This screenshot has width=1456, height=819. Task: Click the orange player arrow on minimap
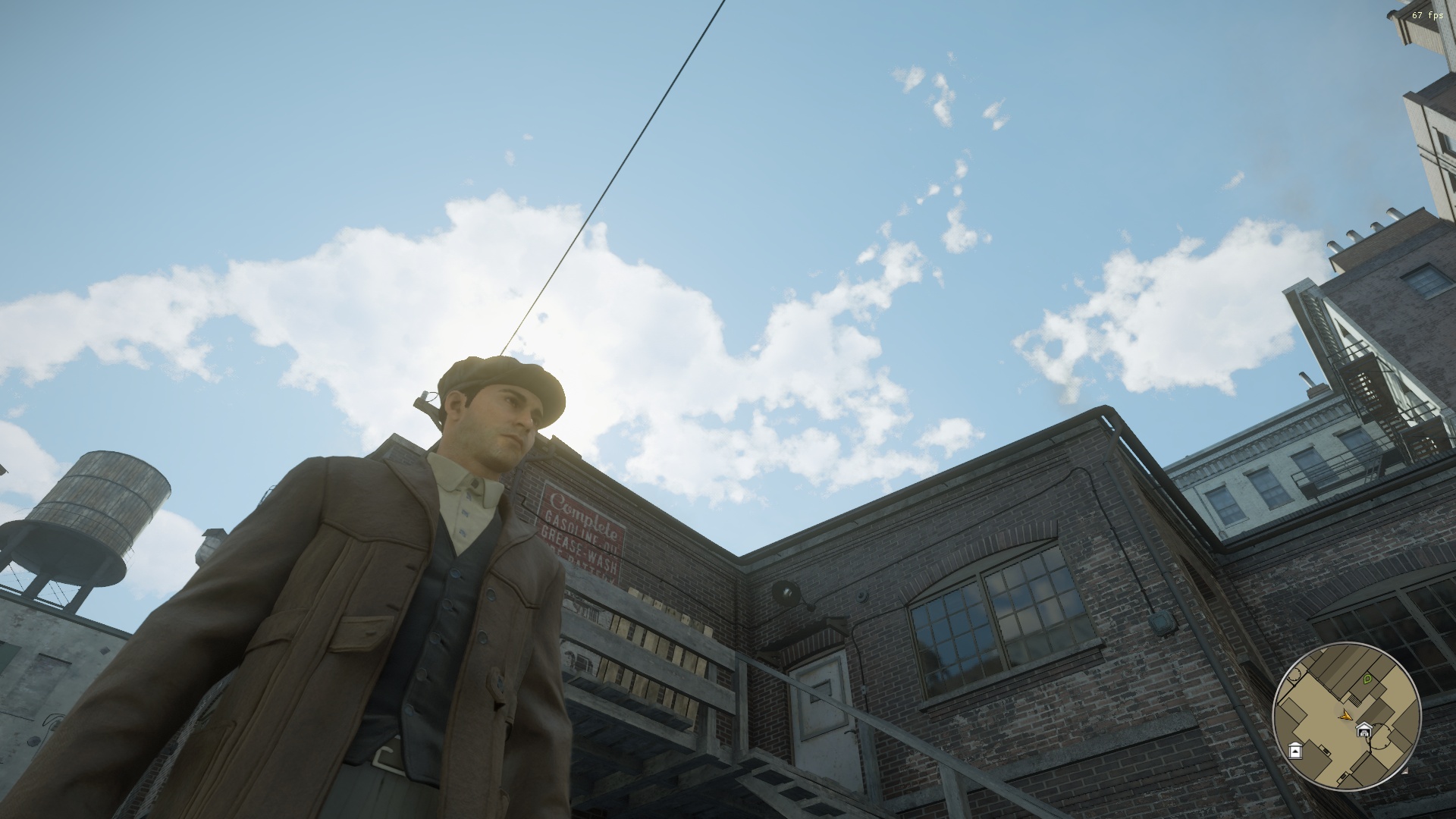pyautogui.click(x=1345, y=714)
